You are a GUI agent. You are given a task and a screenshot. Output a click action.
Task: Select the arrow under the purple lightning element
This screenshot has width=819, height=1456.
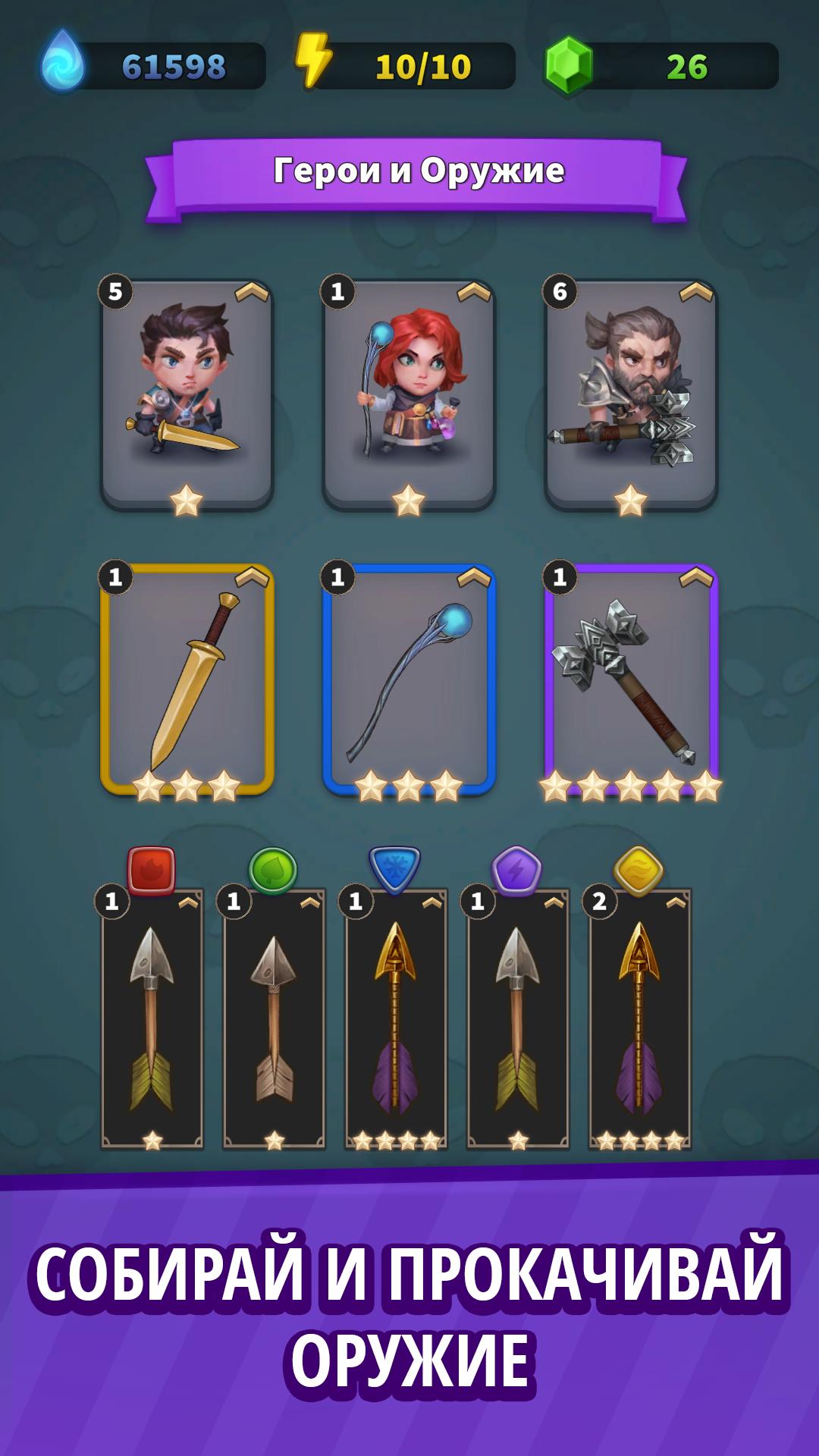518,1020
